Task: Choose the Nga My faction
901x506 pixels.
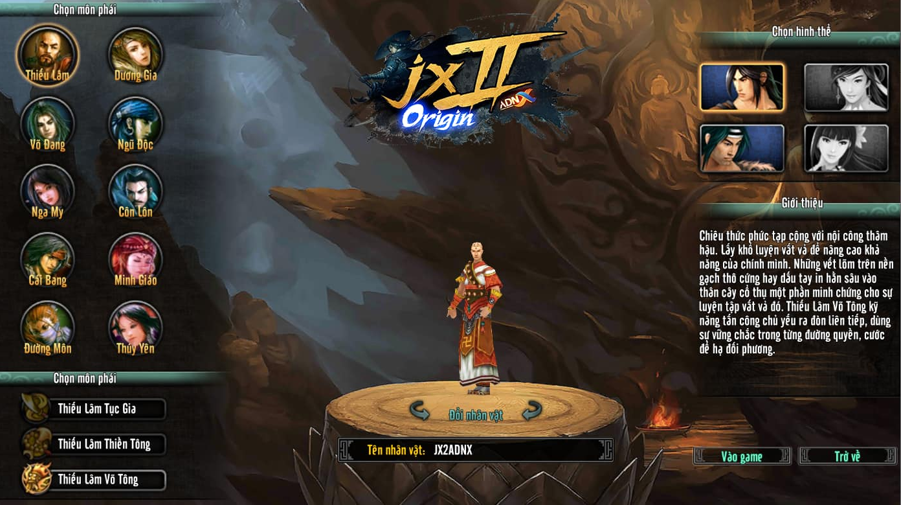Action: click(46, 189)
